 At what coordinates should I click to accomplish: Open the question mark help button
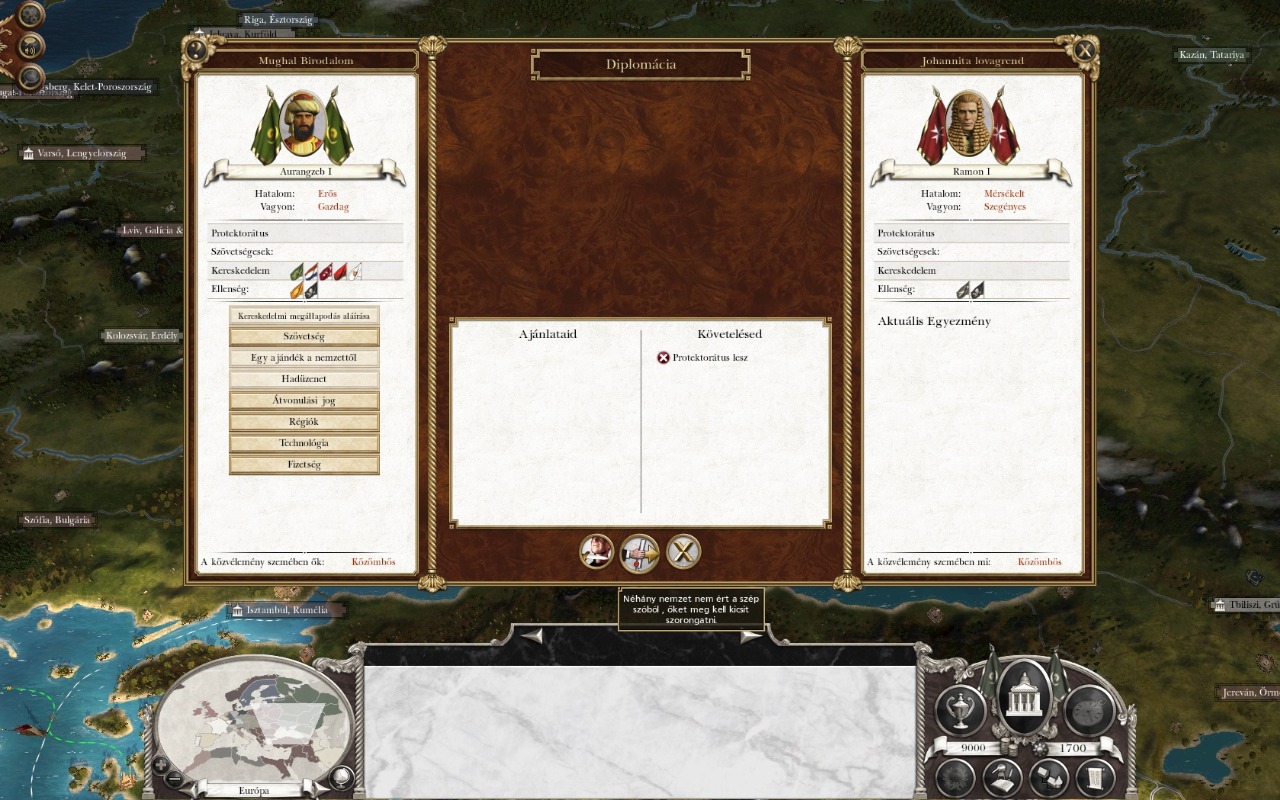click(x=197, y=49)
